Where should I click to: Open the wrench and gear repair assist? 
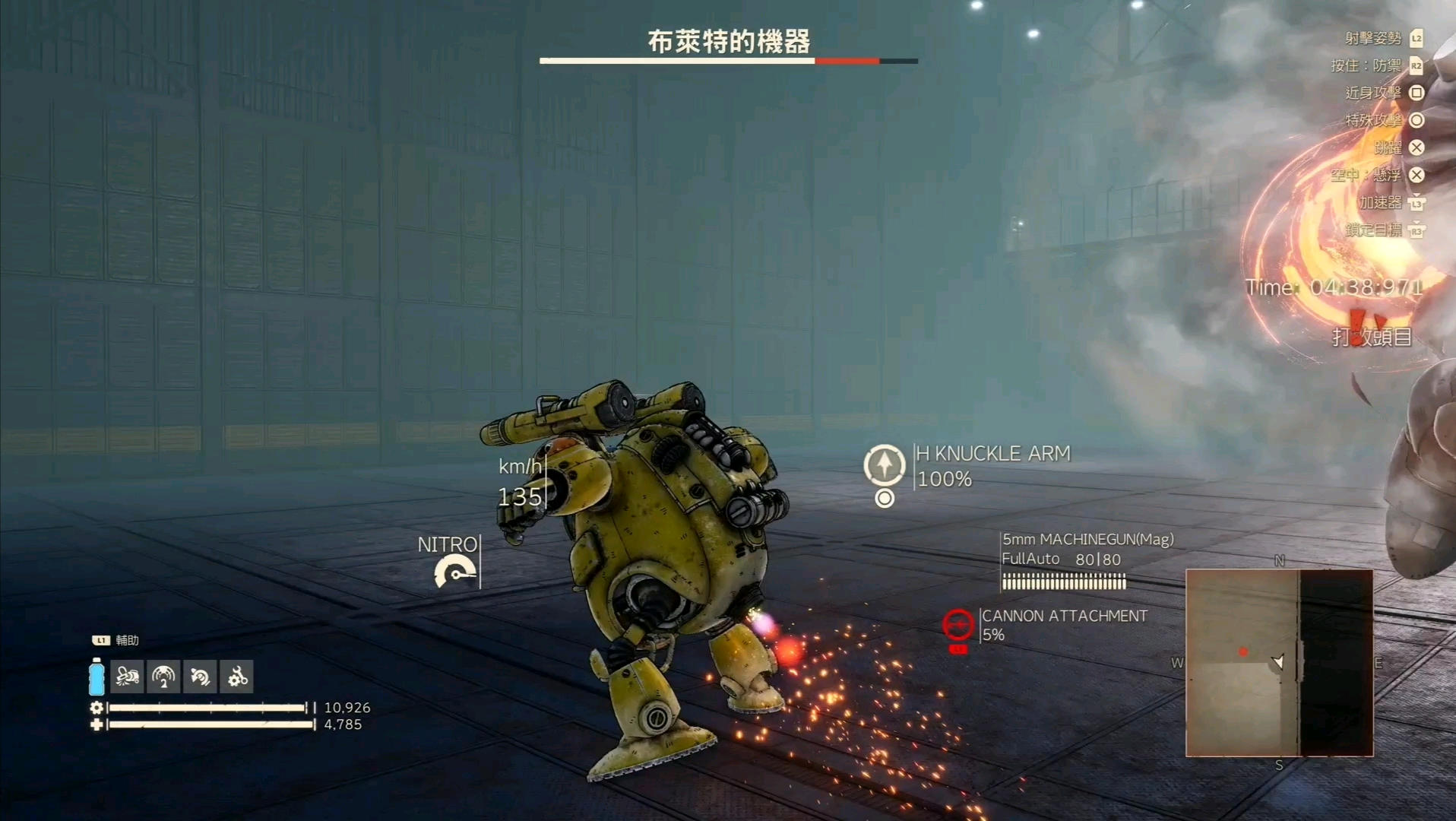click(x=237, y=677)
